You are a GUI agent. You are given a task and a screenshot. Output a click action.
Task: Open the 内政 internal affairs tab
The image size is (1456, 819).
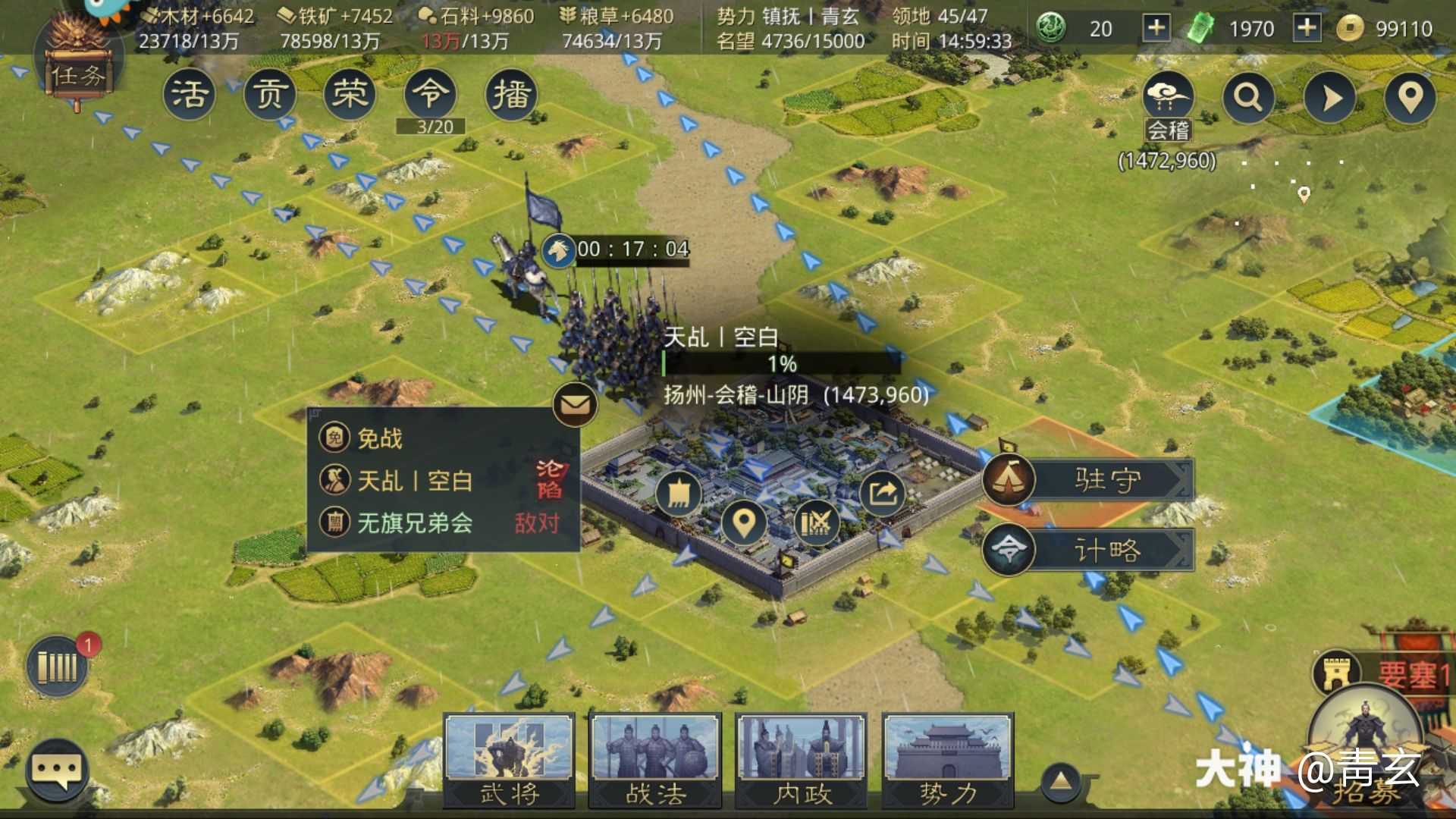point(802,758)
